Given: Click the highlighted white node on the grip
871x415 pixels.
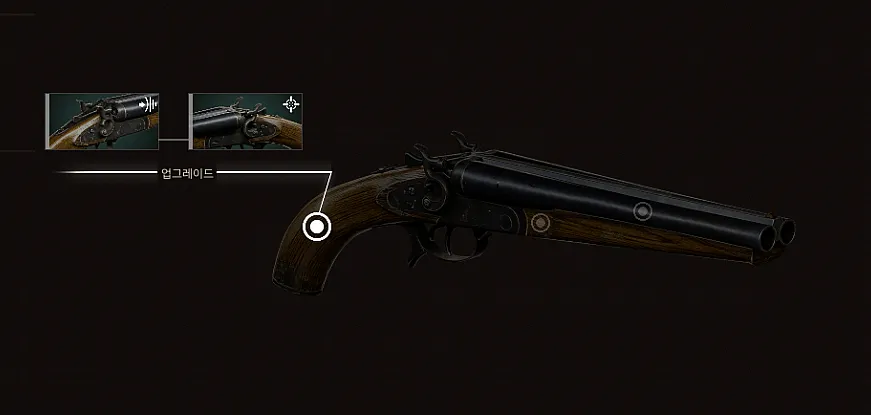Looking at the screenshot, I should pos(318,227).
